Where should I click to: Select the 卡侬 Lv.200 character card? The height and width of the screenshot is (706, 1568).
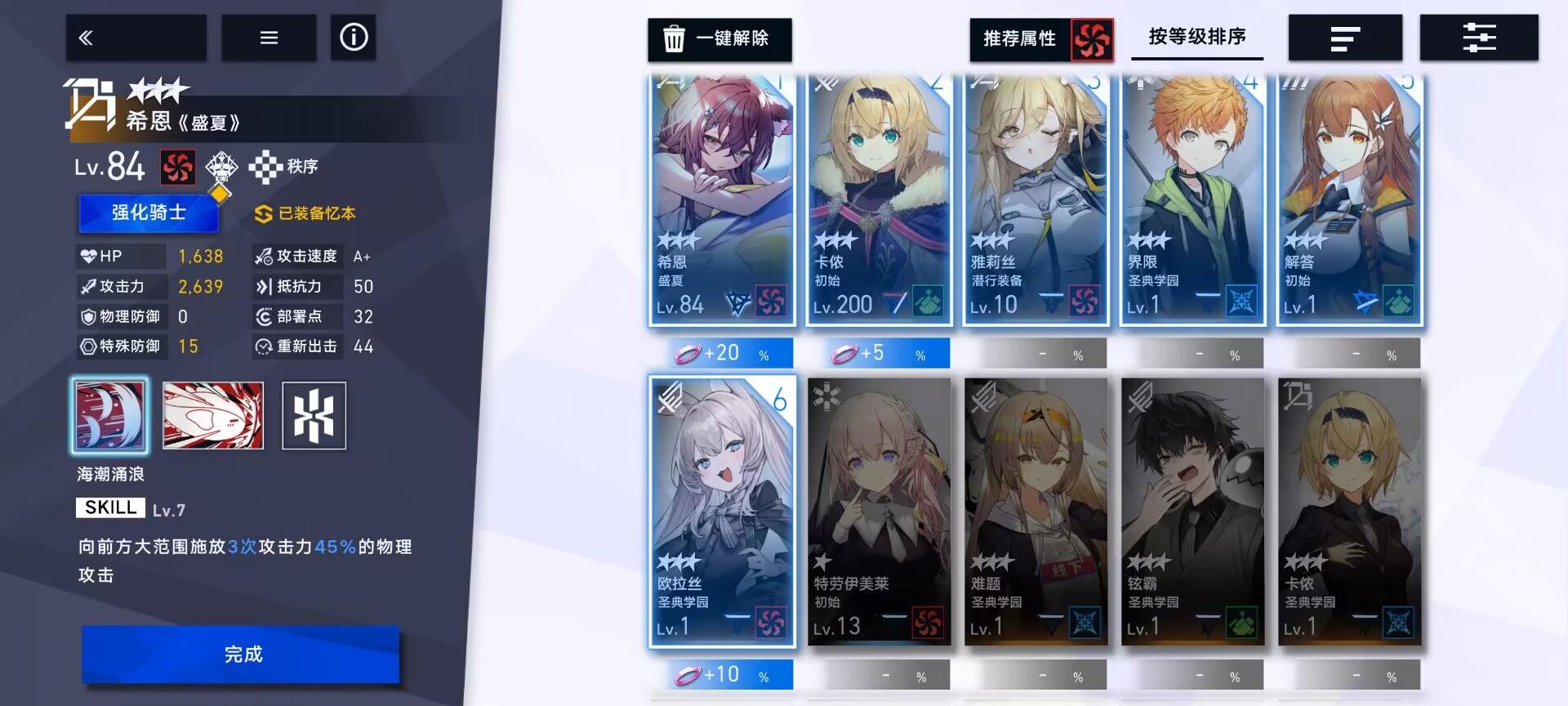coord(879,196)
